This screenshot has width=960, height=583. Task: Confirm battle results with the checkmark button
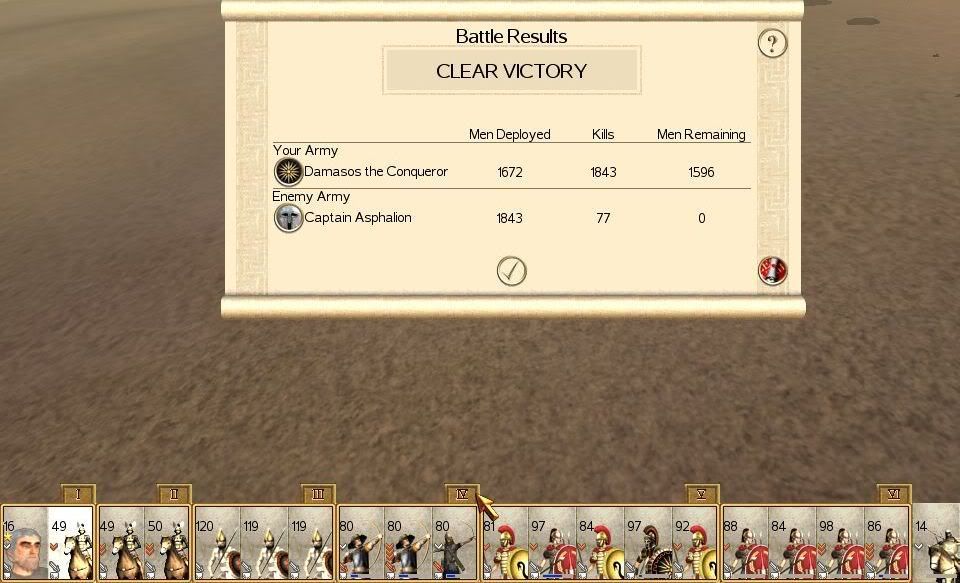click(x=511, y=271)
